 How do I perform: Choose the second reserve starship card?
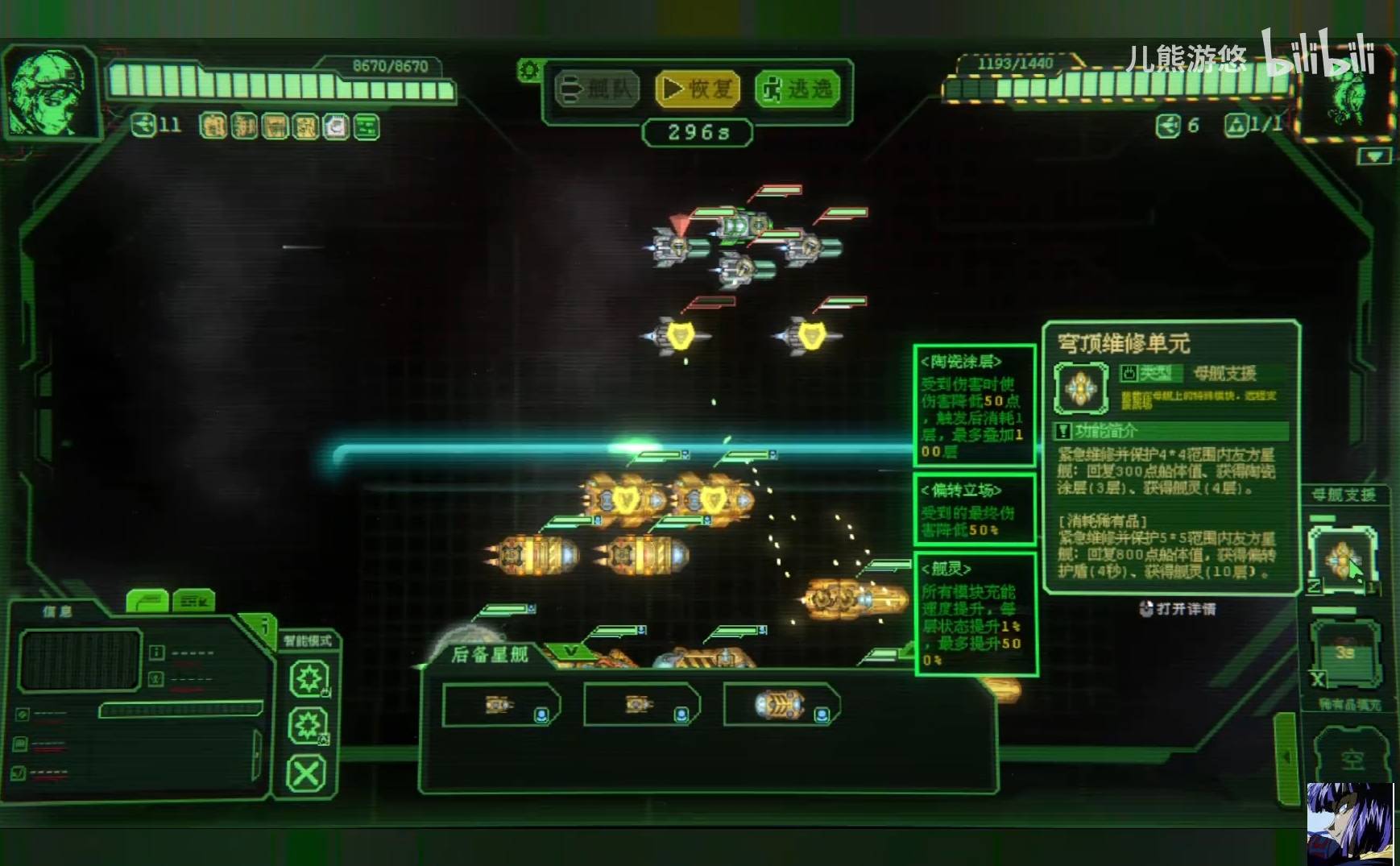(640, 705)
